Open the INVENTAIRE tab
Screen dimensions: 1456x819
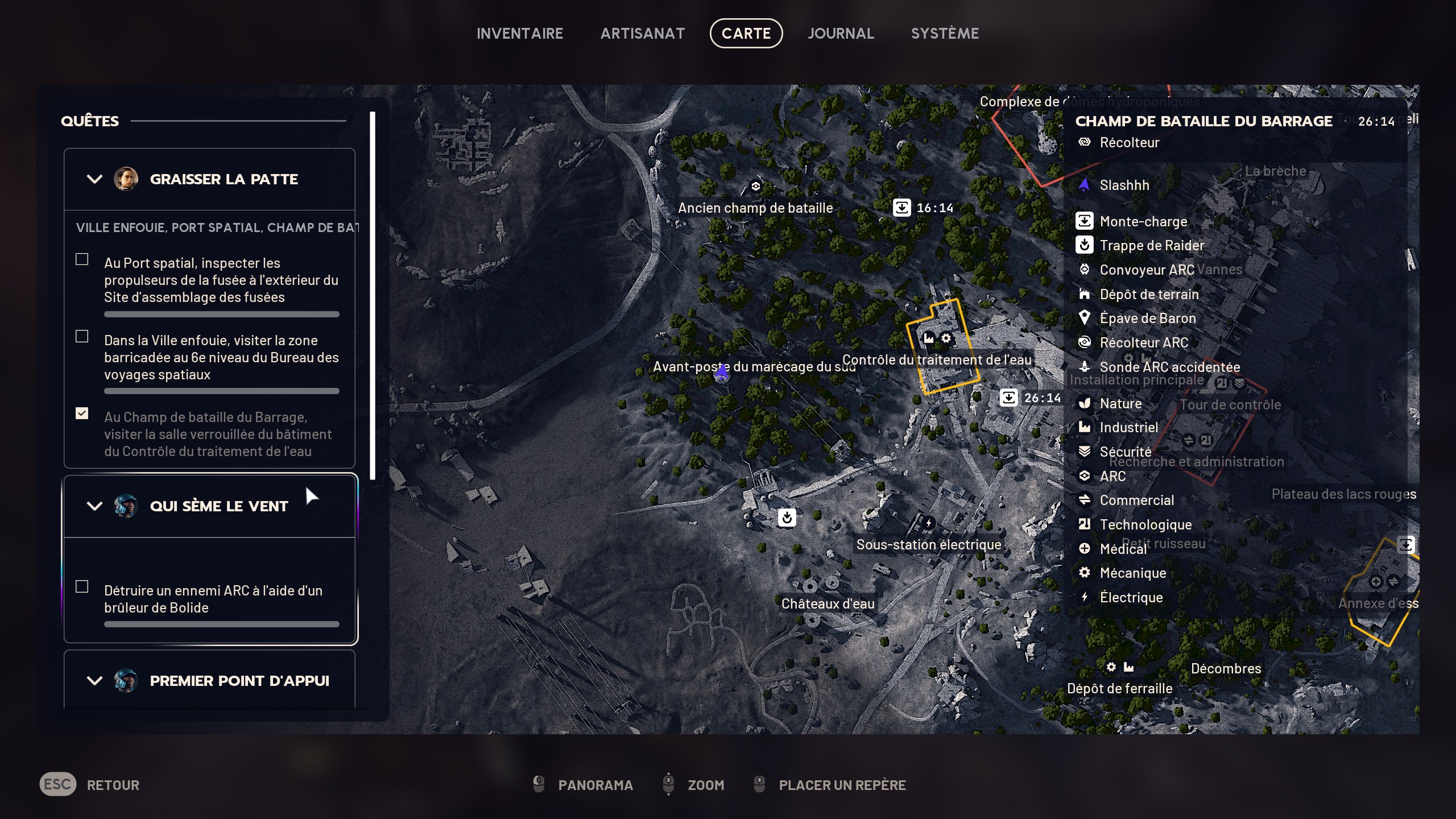520,32
